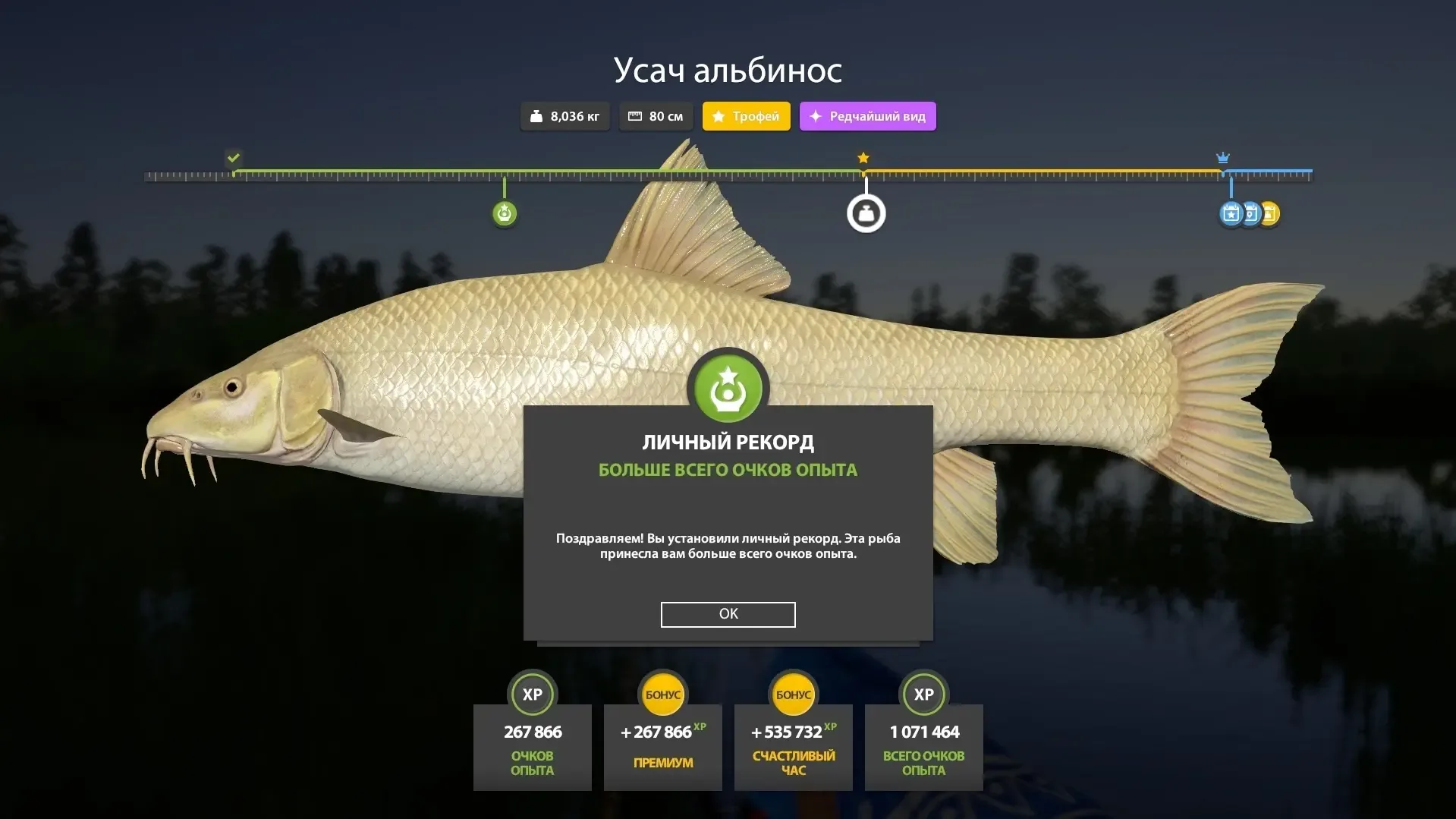
Task: Click the blue calendar record marker
Action: pyautogui.click(x=1231, y=214)
